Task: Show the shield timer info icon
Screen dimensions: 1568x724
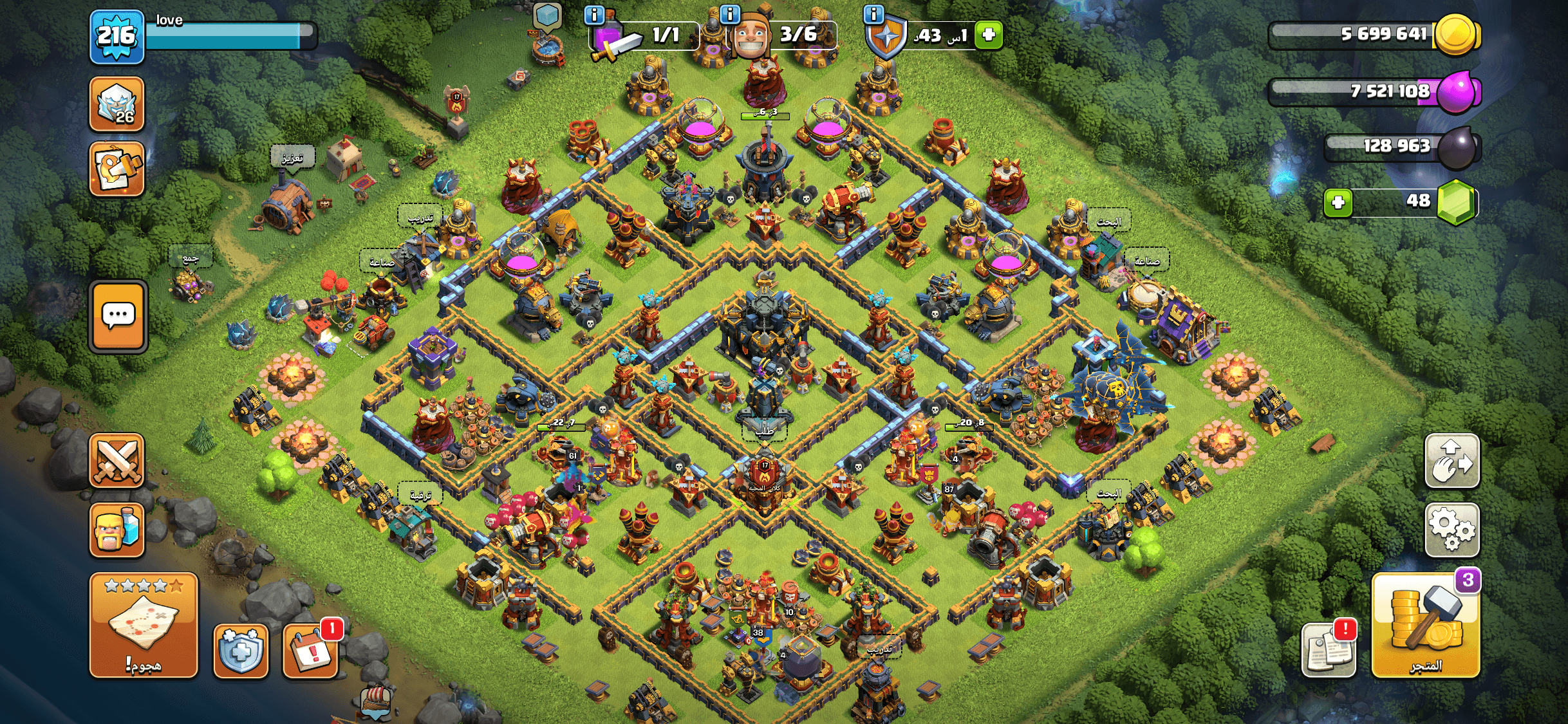Action: (873, 14)
